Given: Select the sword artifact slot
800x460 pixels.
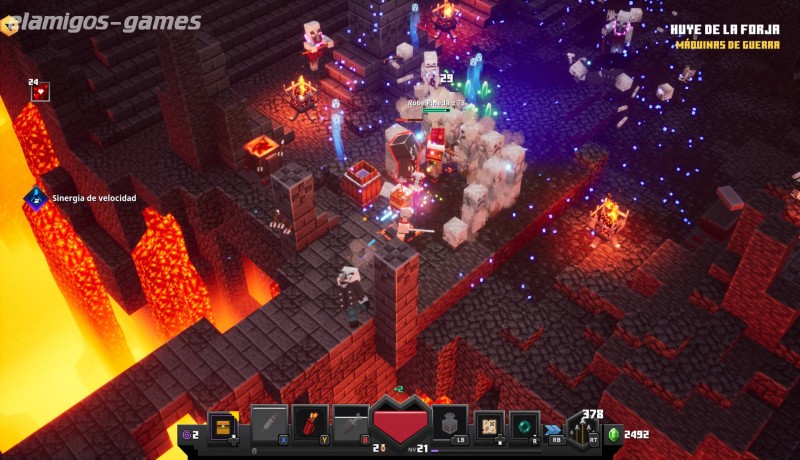Looking at the screenshot, I should click(351, 424).
